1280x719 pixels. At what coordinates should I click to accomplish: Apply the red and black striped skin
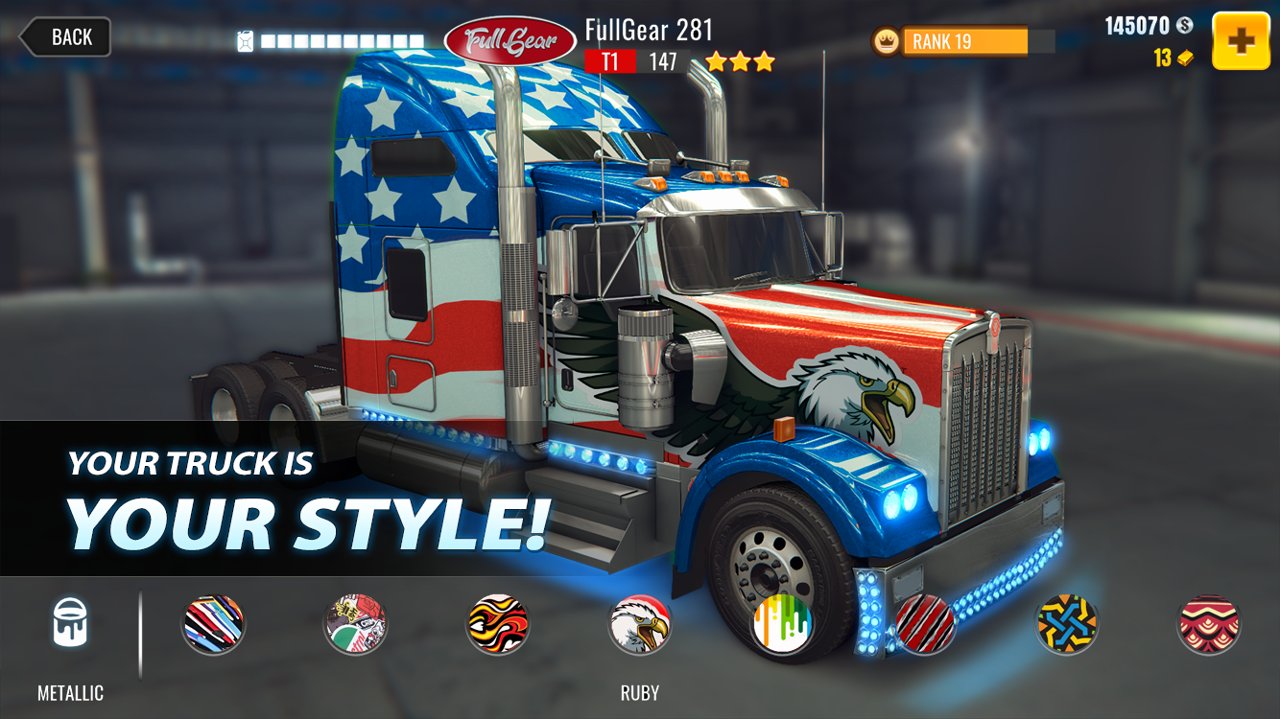pyautogui.click(x=924, y=624)
